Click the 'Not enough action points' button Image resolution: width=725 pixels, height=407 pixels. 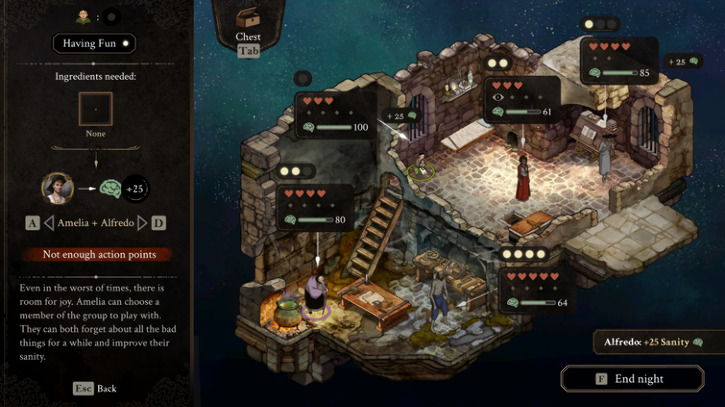[x=93, y=254]
